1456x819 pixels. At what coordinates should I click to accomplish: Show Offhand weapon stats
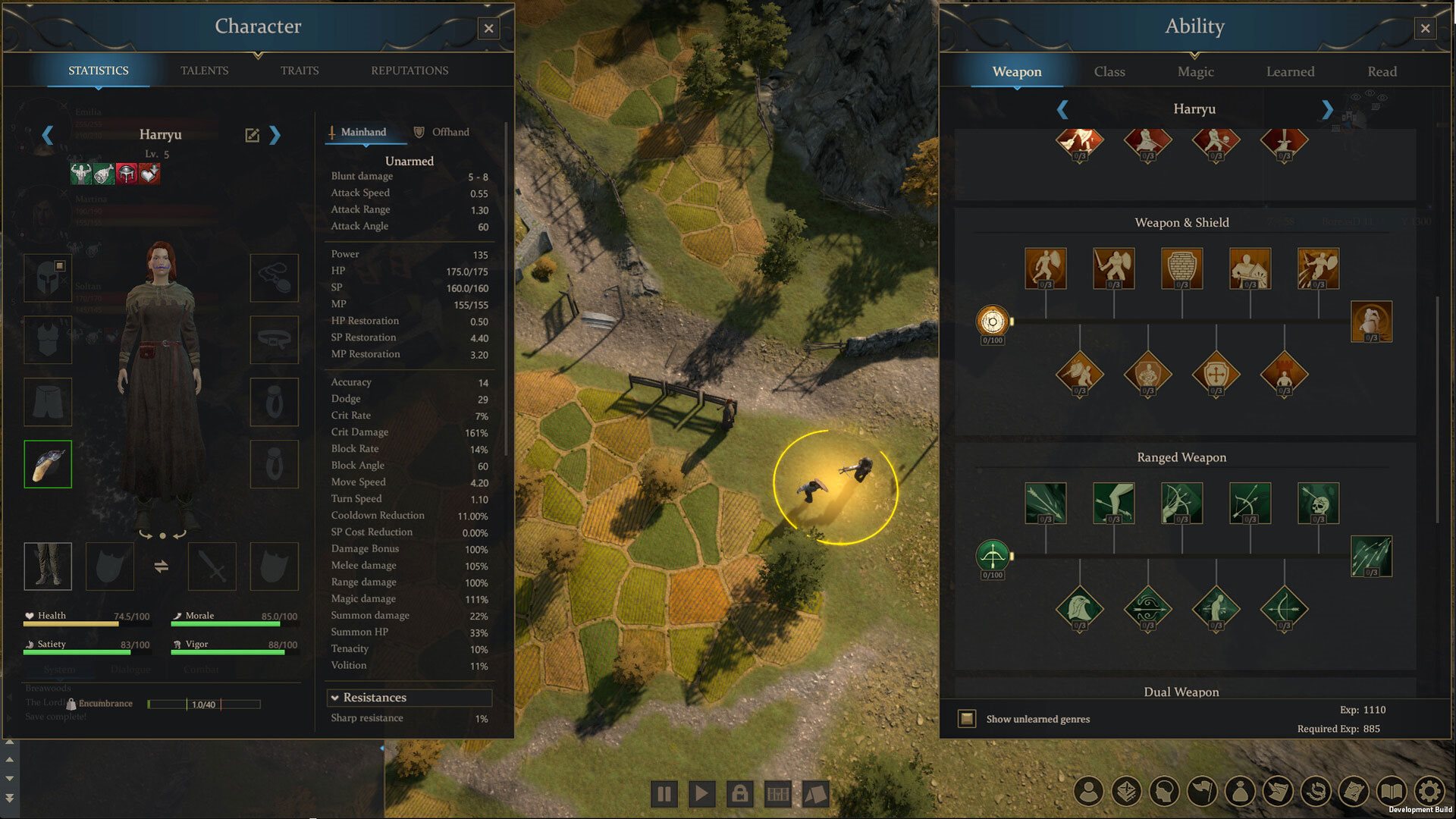click(442, 132)
